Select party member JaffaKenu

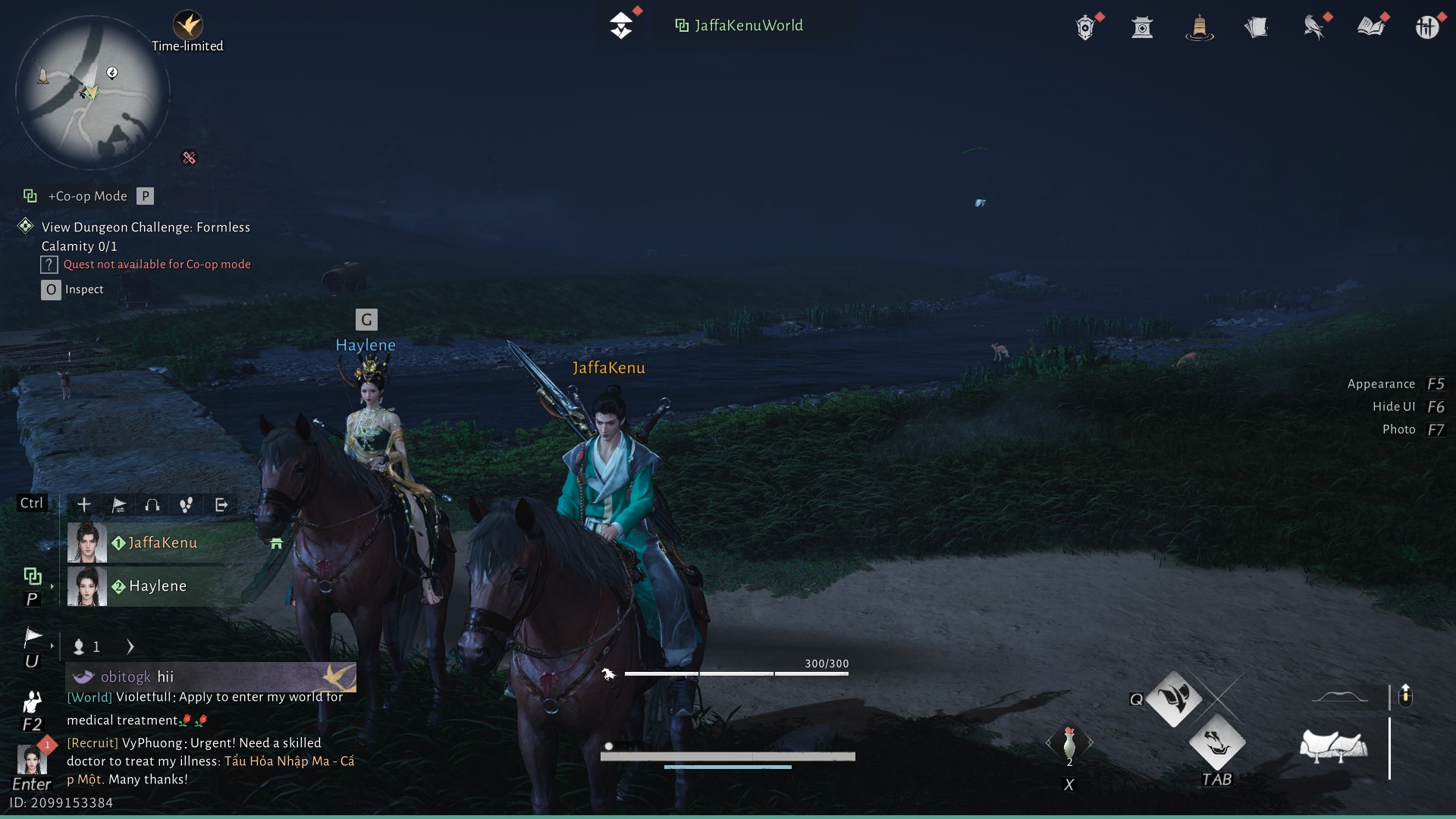162,543
